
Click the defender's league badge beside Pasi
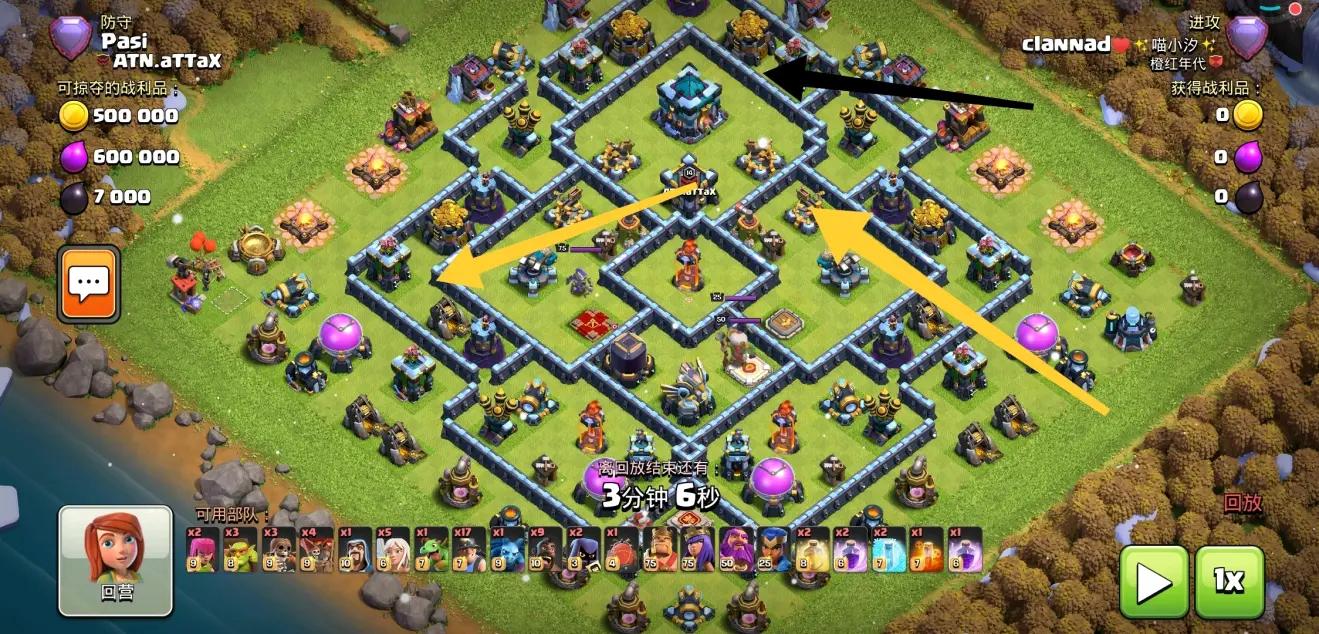[71, 38]
